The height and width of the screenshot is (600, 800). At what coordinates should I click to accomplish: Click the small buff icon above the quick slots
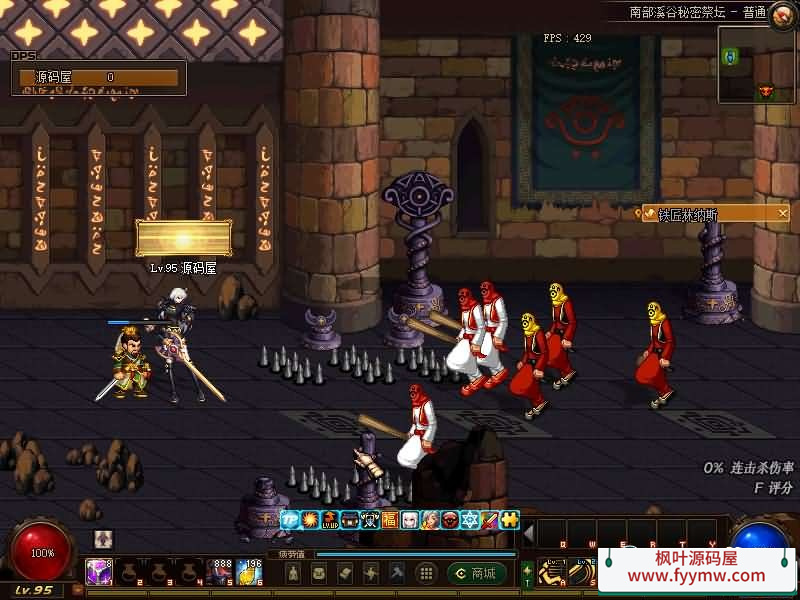tap(103, 539)
